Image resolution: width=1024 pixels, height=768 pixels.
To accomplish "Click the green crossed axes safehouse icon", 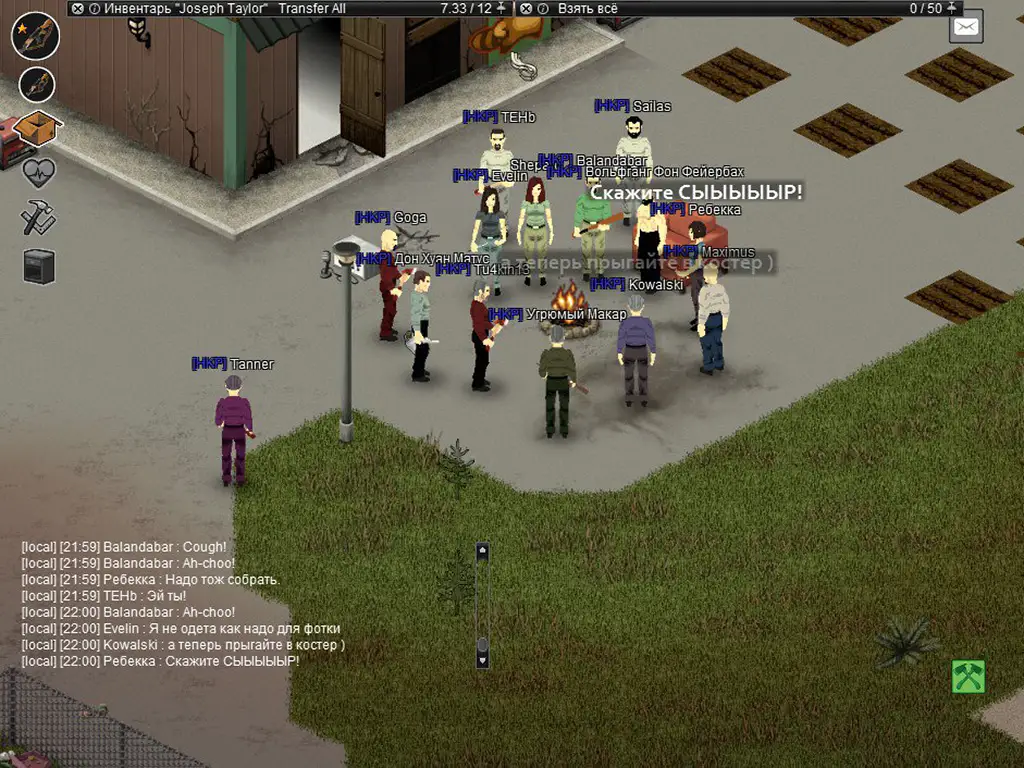I will tap(968, 677).
